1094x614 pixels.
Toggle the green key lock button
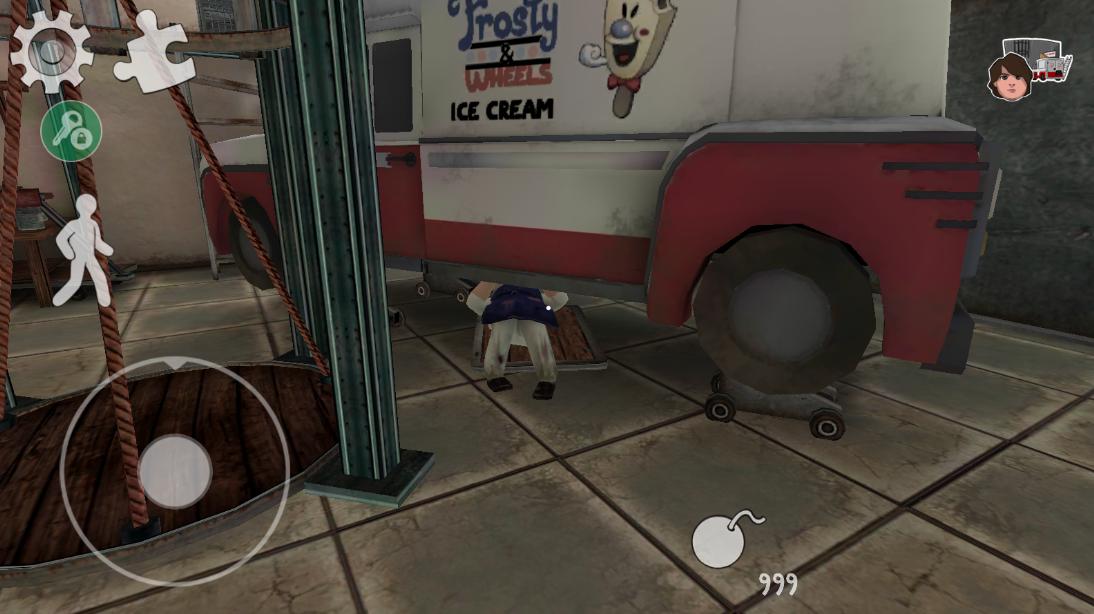(71, 132)
